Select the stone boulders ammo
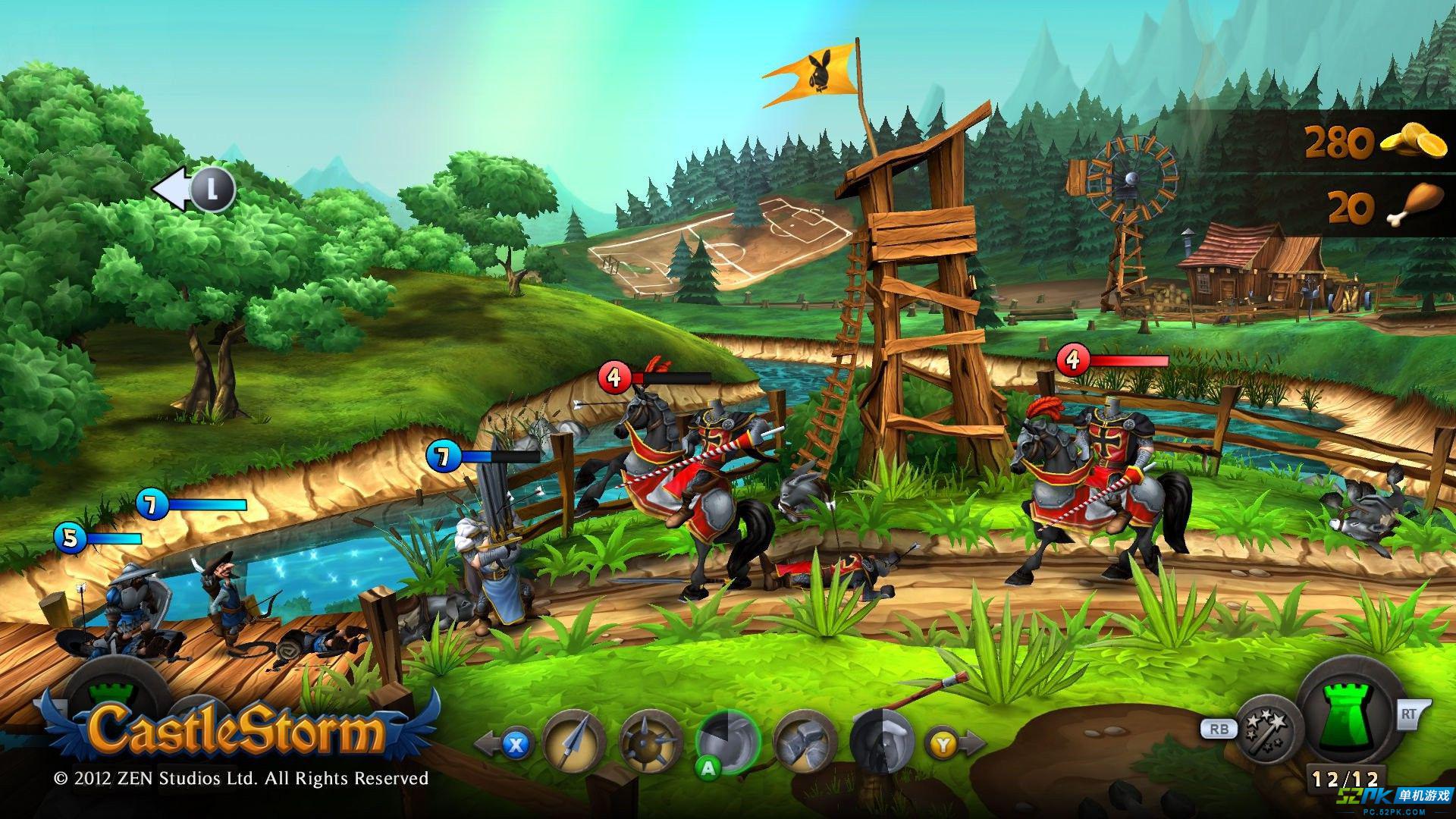This screenshot has height=819, width=1456. point(805,745)
